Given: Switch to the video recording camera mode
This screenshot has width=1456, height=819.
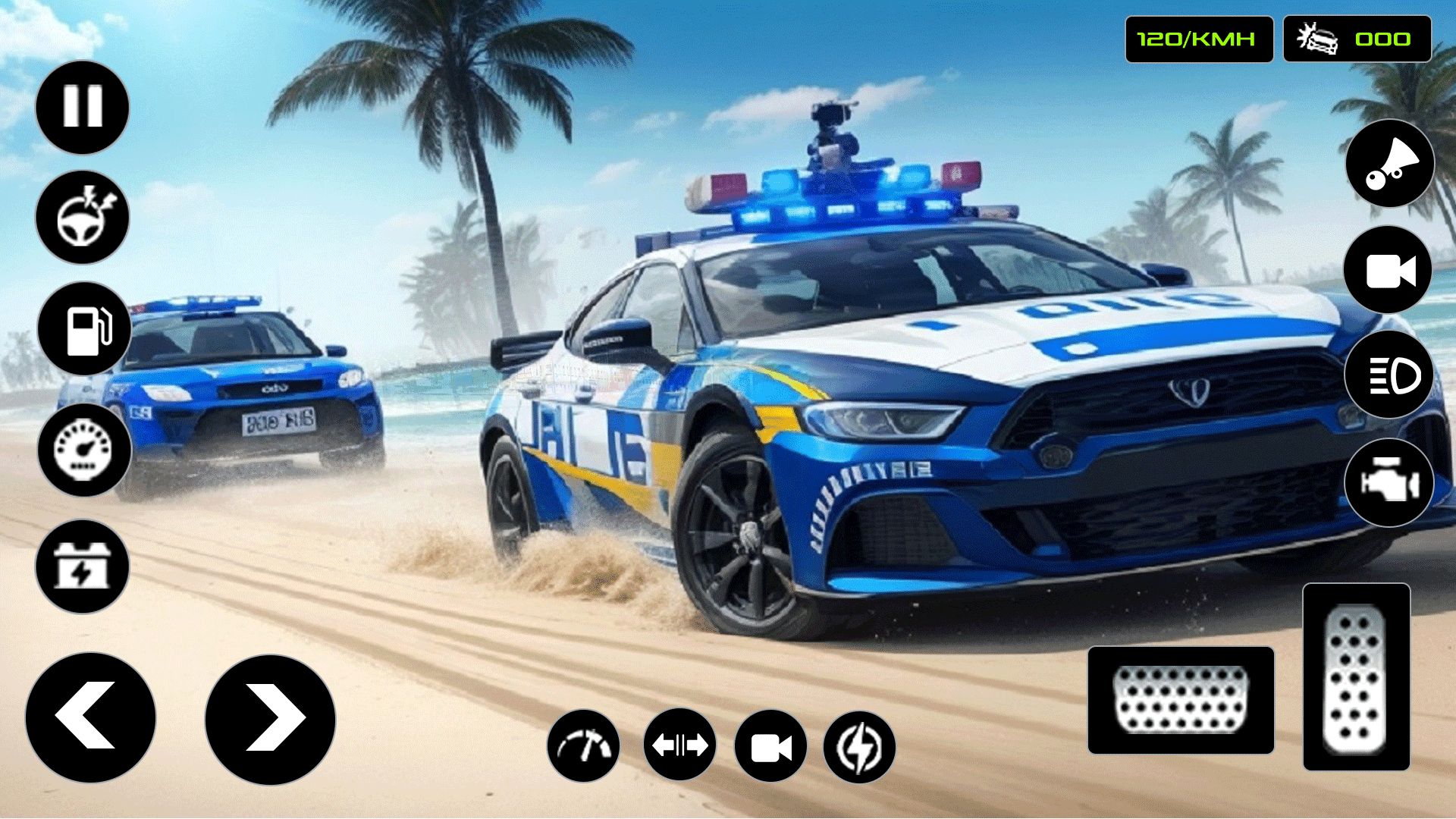Looking at the screenshot, I should pos(770,745).
